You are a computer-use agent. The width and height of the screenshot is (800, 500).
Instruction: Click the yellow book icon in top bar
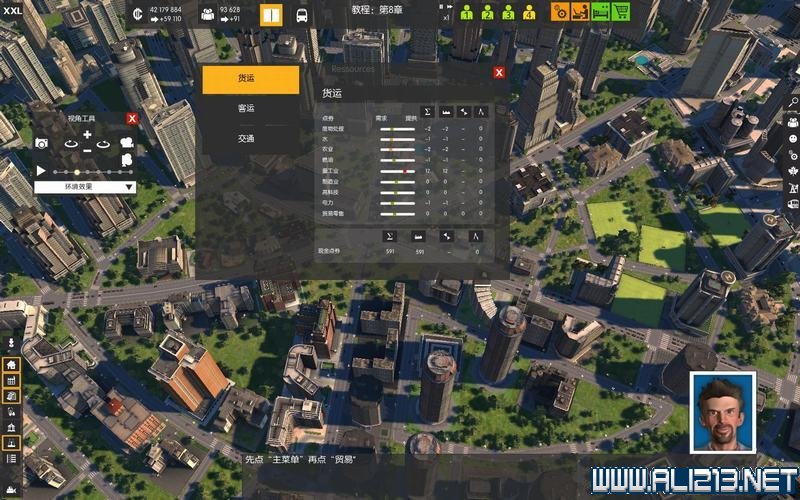[271, 15]
